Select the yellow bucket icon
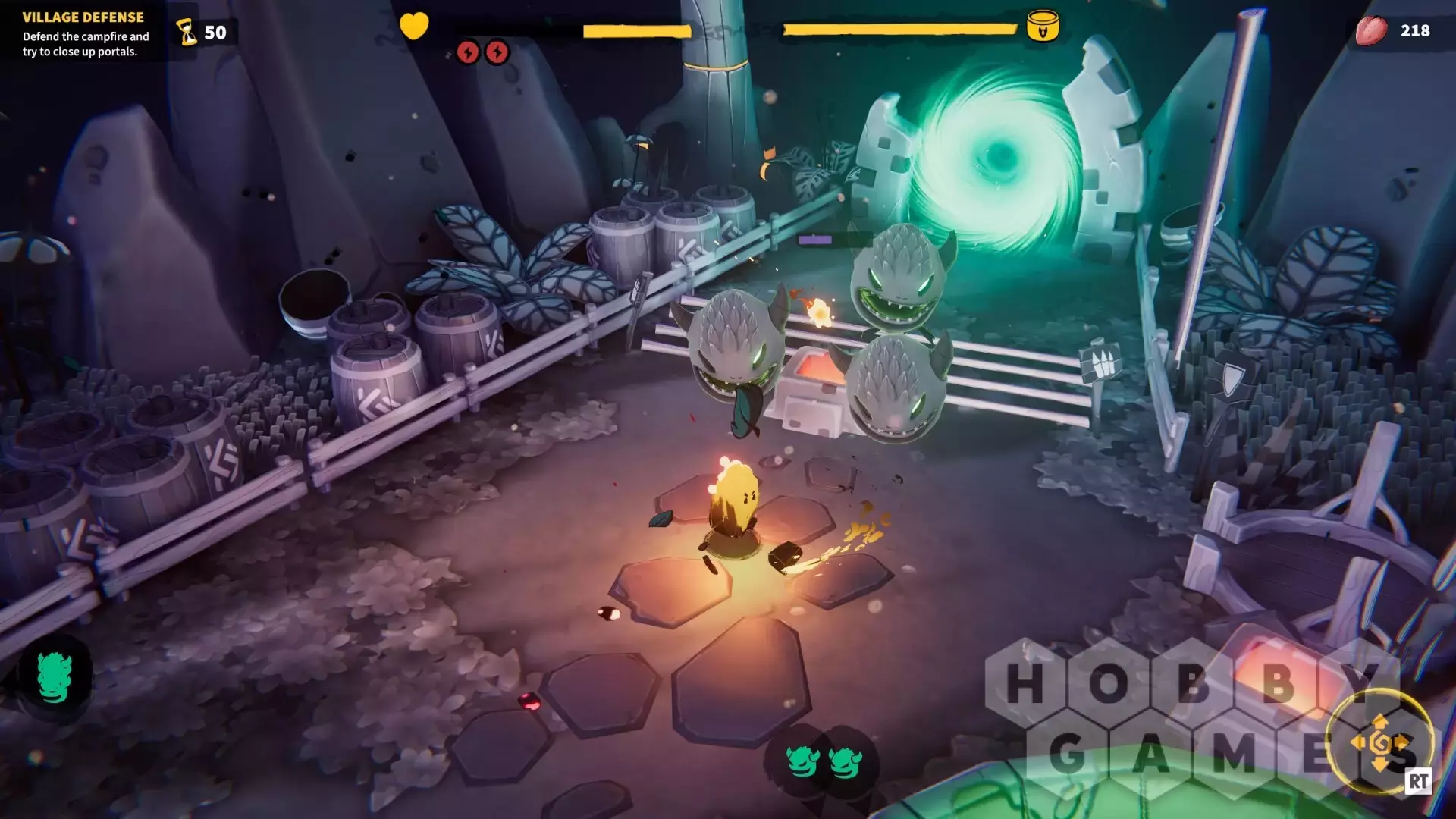The image size is (1456, 819). tap(1043, 27)
